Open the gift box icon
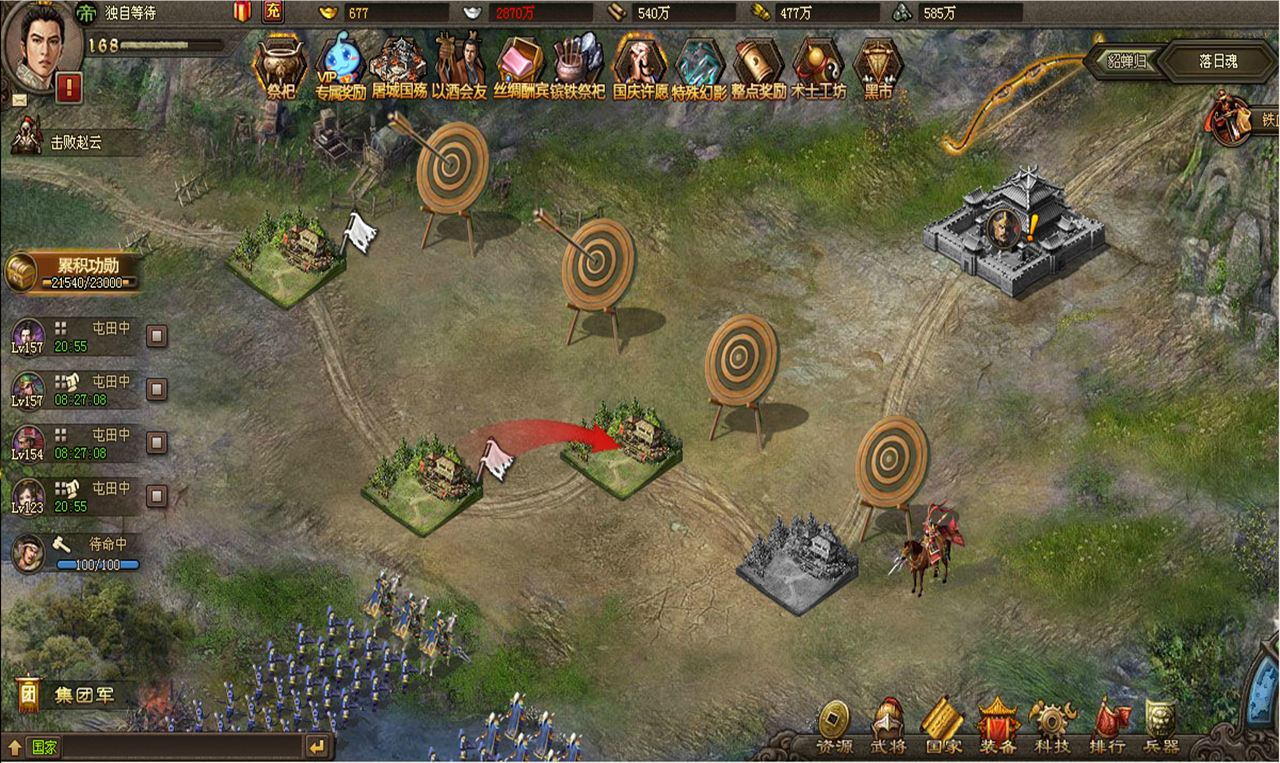This screenshot has width=1280, height=763. tap(242, 12)
